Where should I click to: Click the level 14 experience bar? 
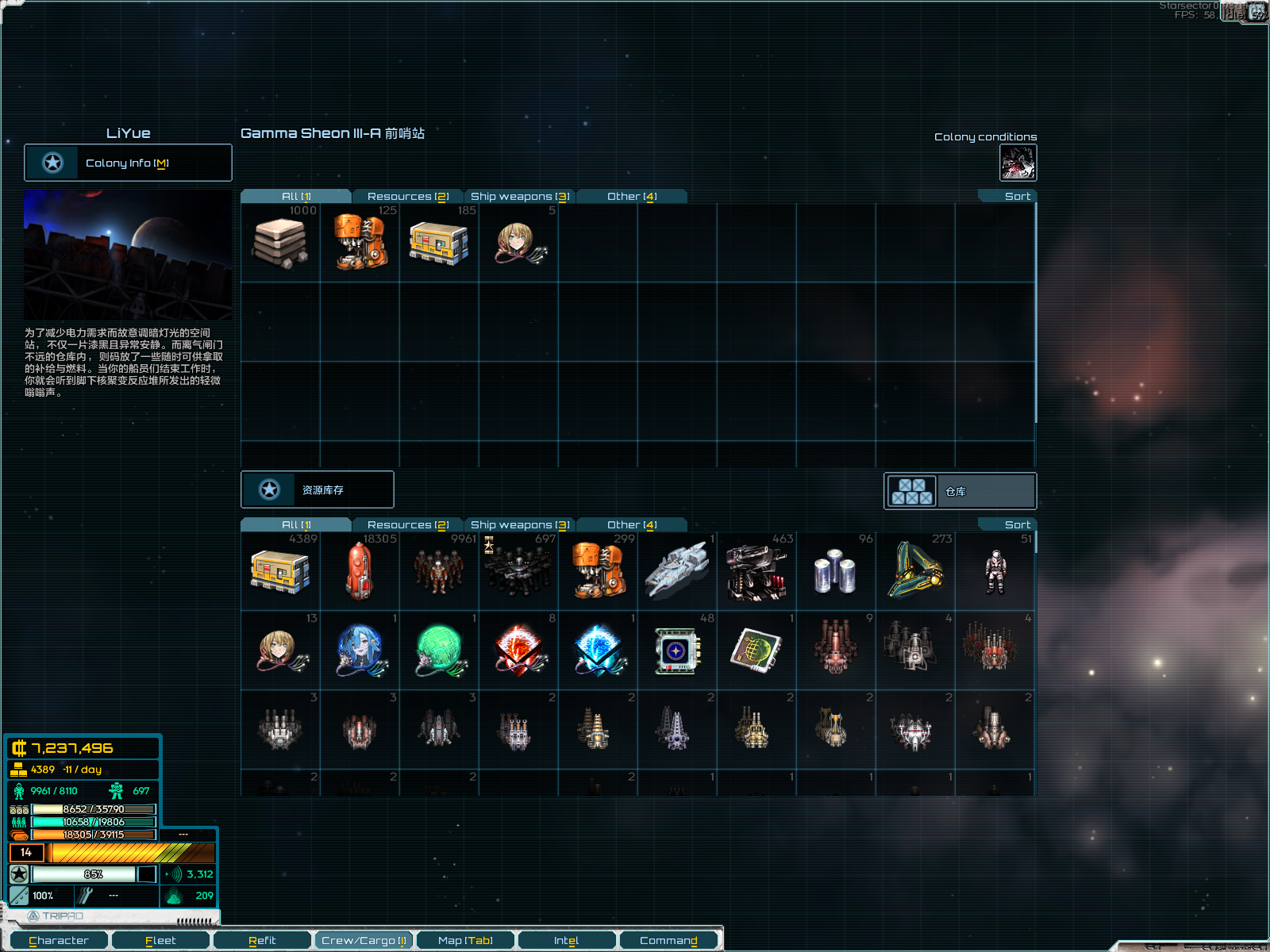coord(111,853)
